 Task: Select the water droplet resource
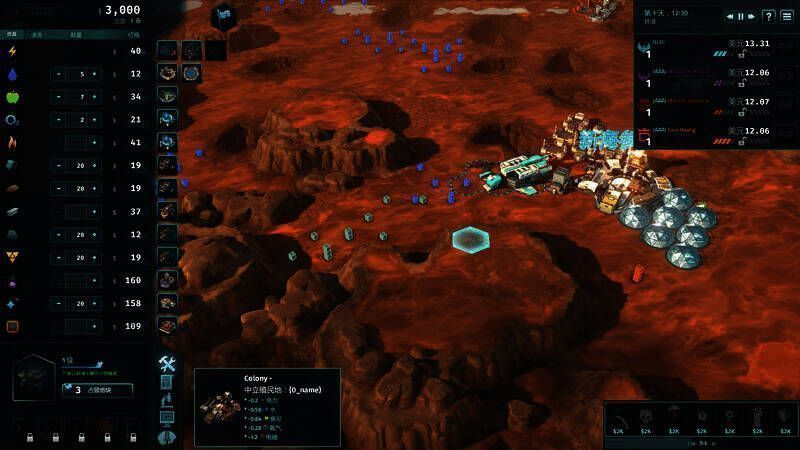[x=13, y=75]
